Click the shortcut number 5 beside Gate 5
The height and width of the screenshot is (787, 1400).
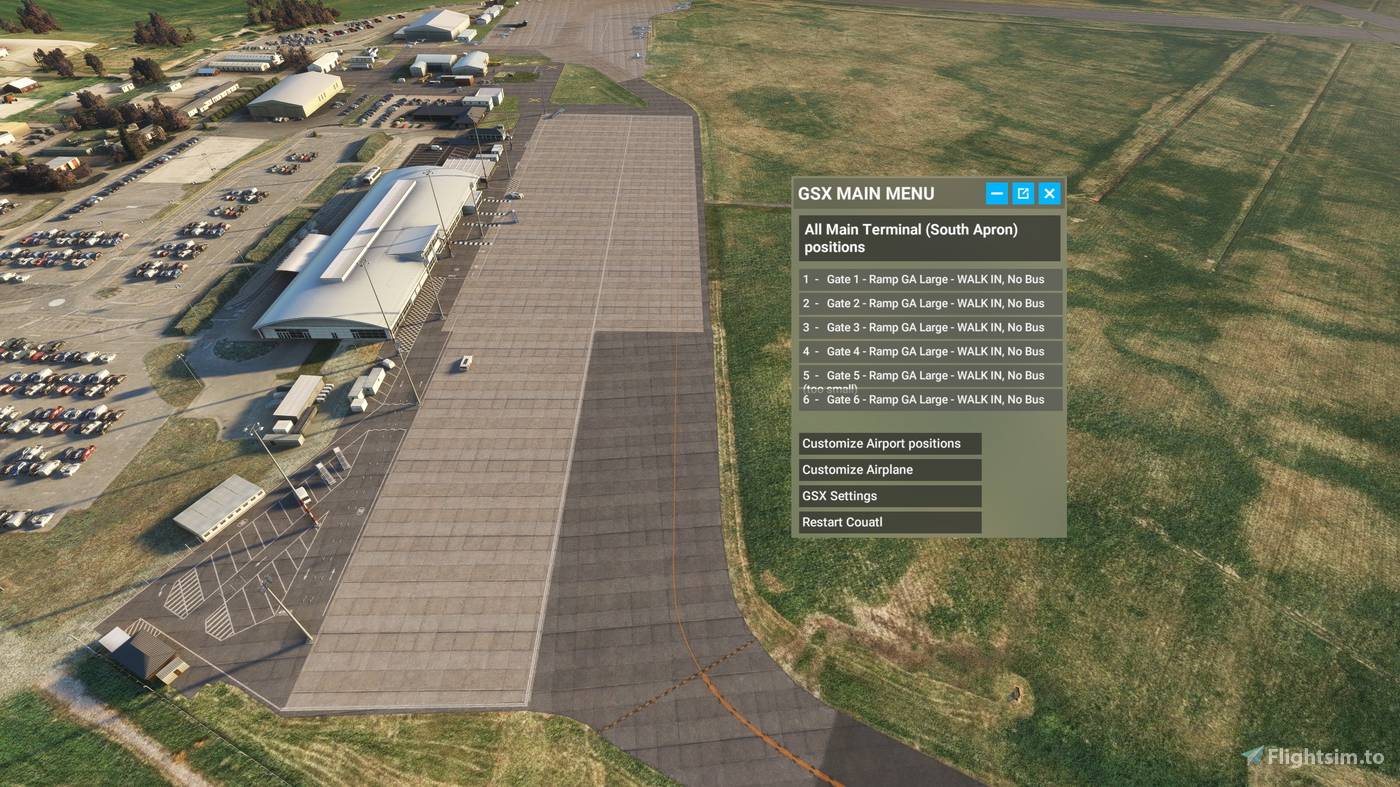tap(806, 375)
